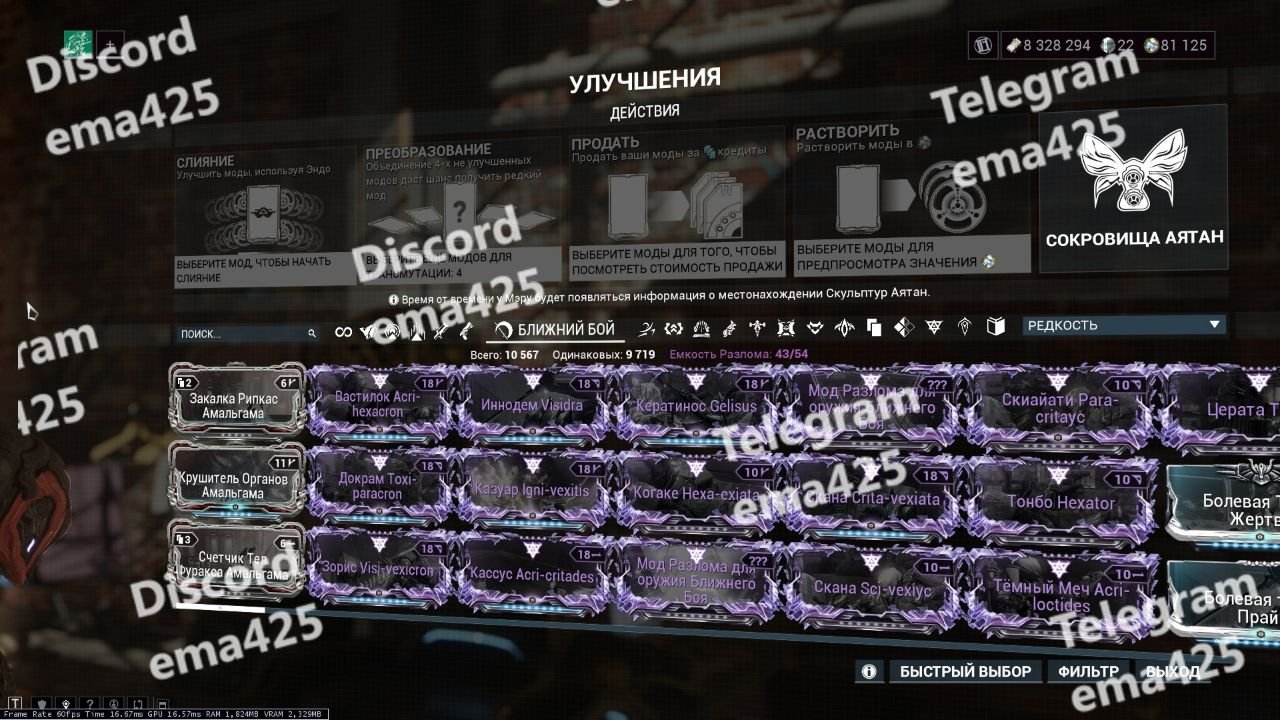Pick the Крушитель Органов Амальгама mod card

tap(237, 484)
